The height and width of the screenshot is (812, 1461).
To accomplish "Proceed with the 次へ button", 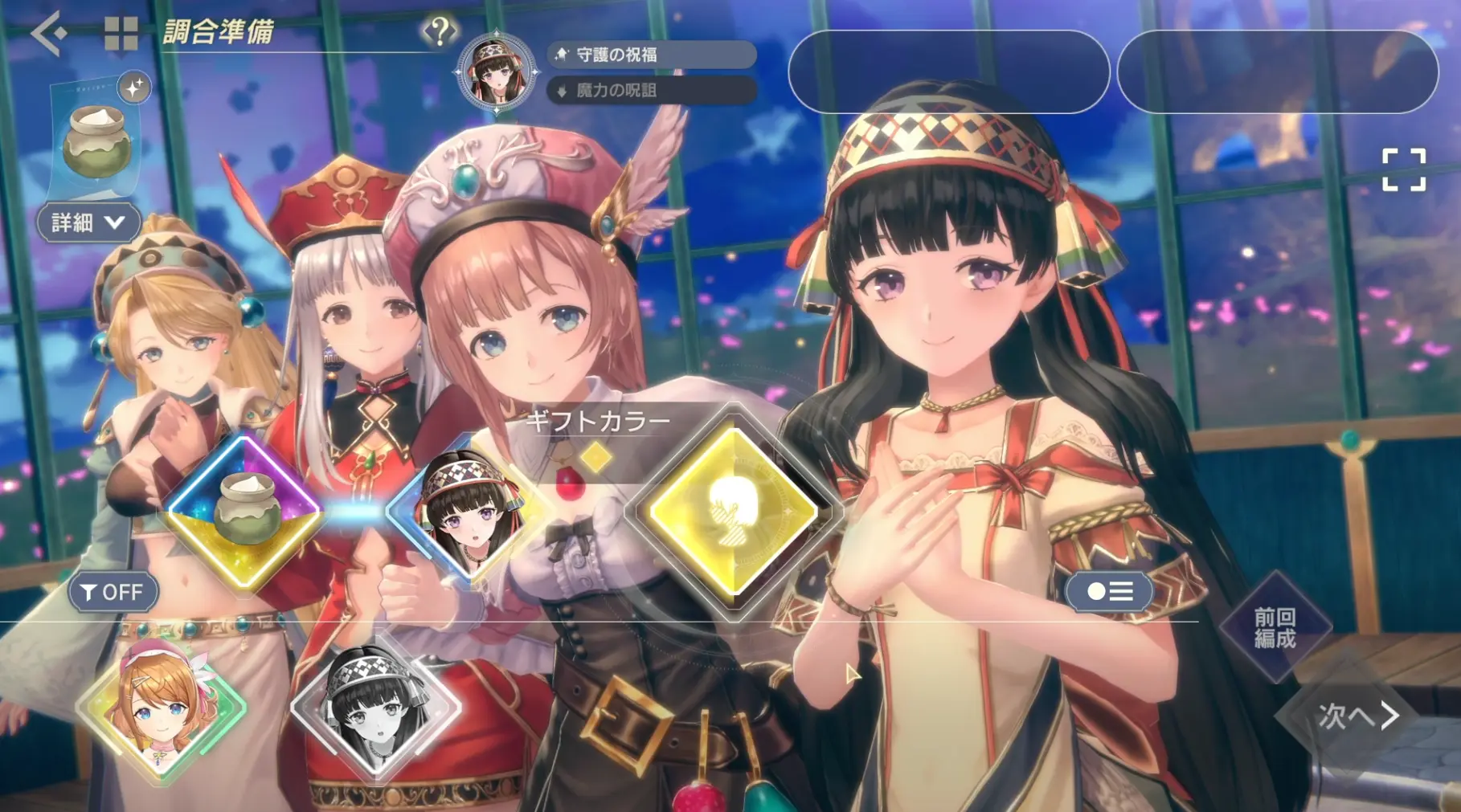I will click(1357, 715).
